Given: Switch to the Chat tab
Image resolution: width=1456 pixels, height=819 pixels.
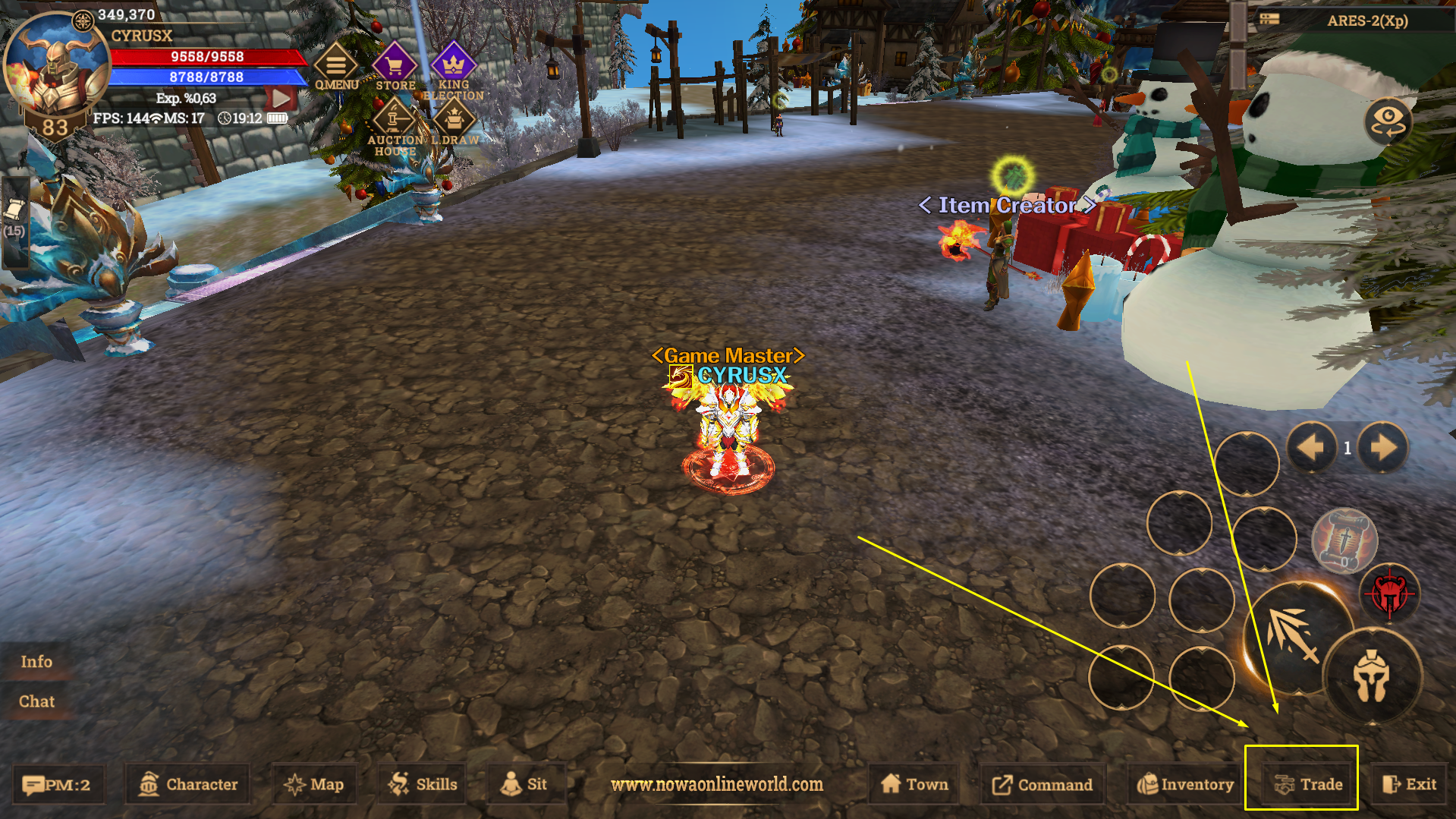Looking at the screenshot, I should (36, 701).
